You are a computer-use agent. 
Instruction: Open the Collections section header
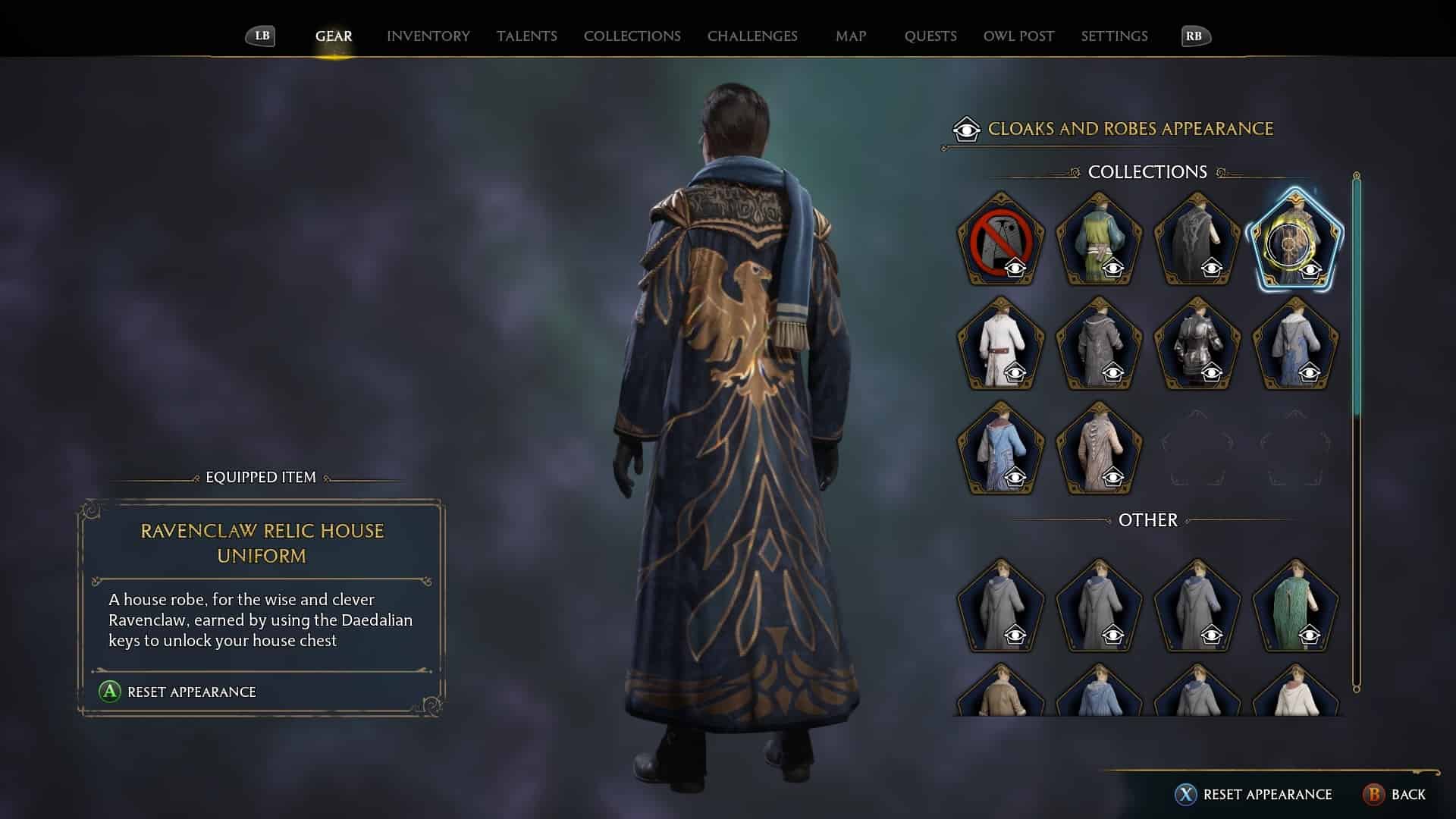1147,172
